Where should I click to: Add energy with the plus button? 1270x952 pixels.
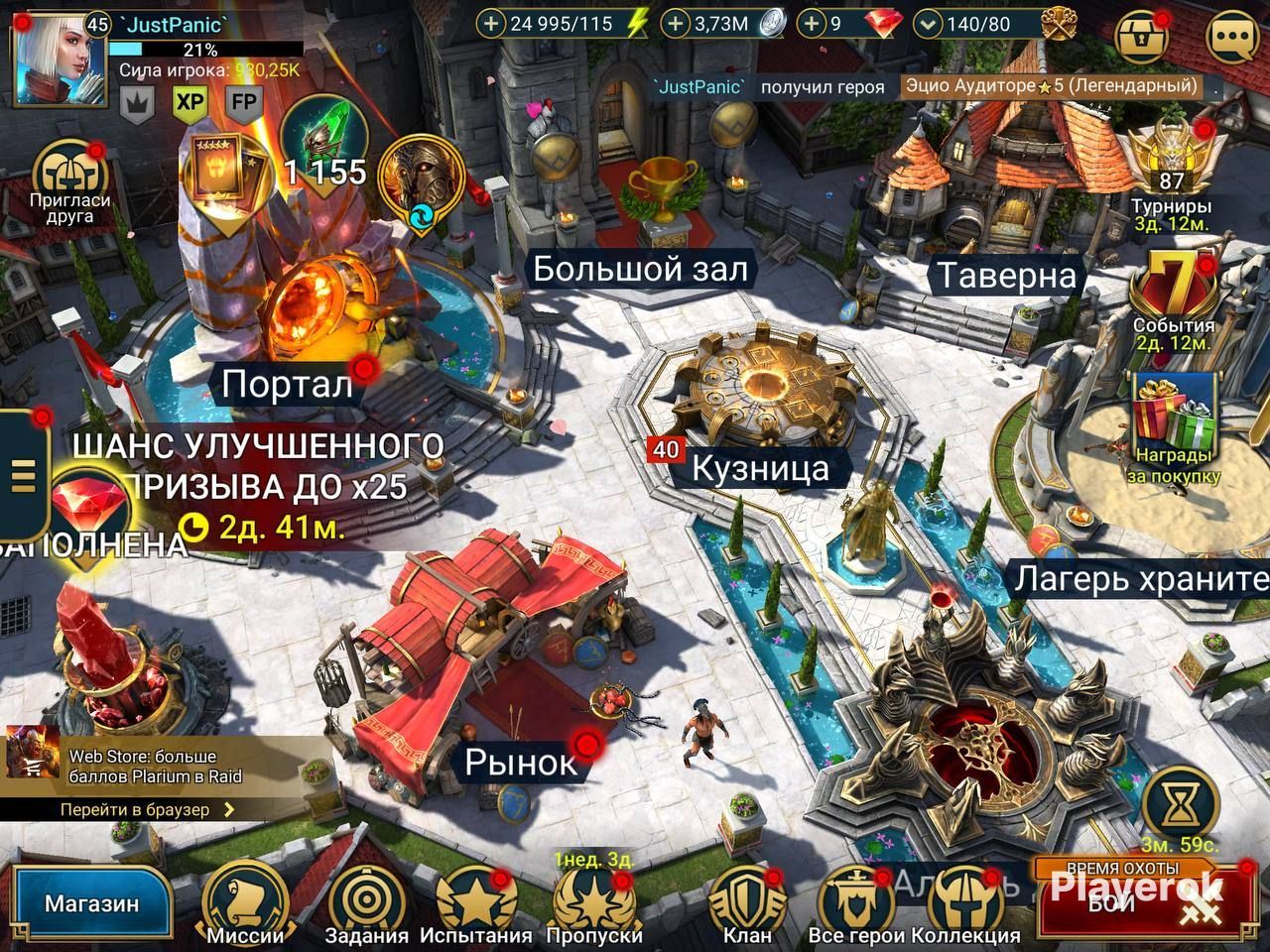coord(491,23)
